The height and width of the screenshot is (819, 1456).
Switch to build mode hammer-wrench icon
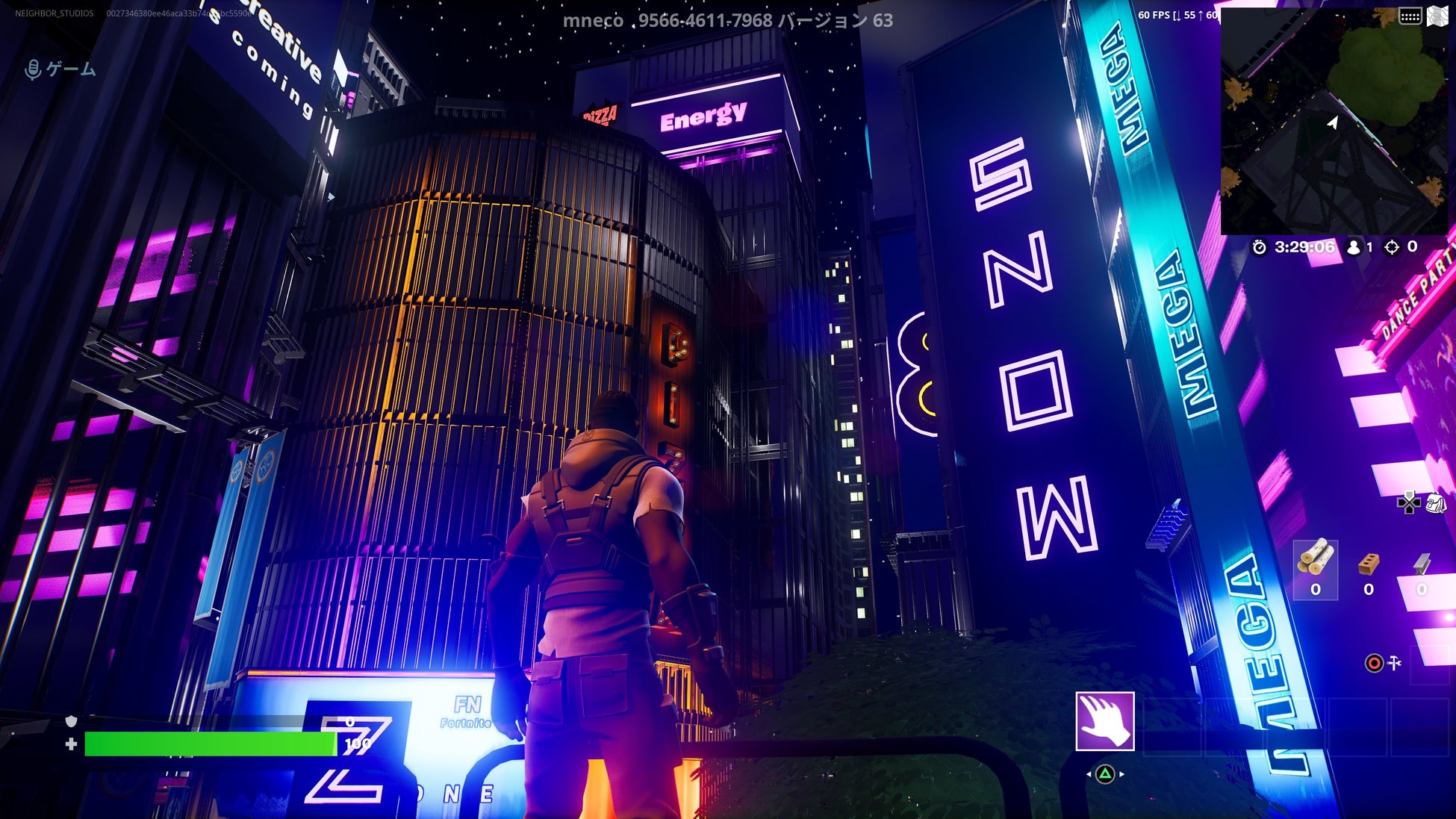[1394, 663]
